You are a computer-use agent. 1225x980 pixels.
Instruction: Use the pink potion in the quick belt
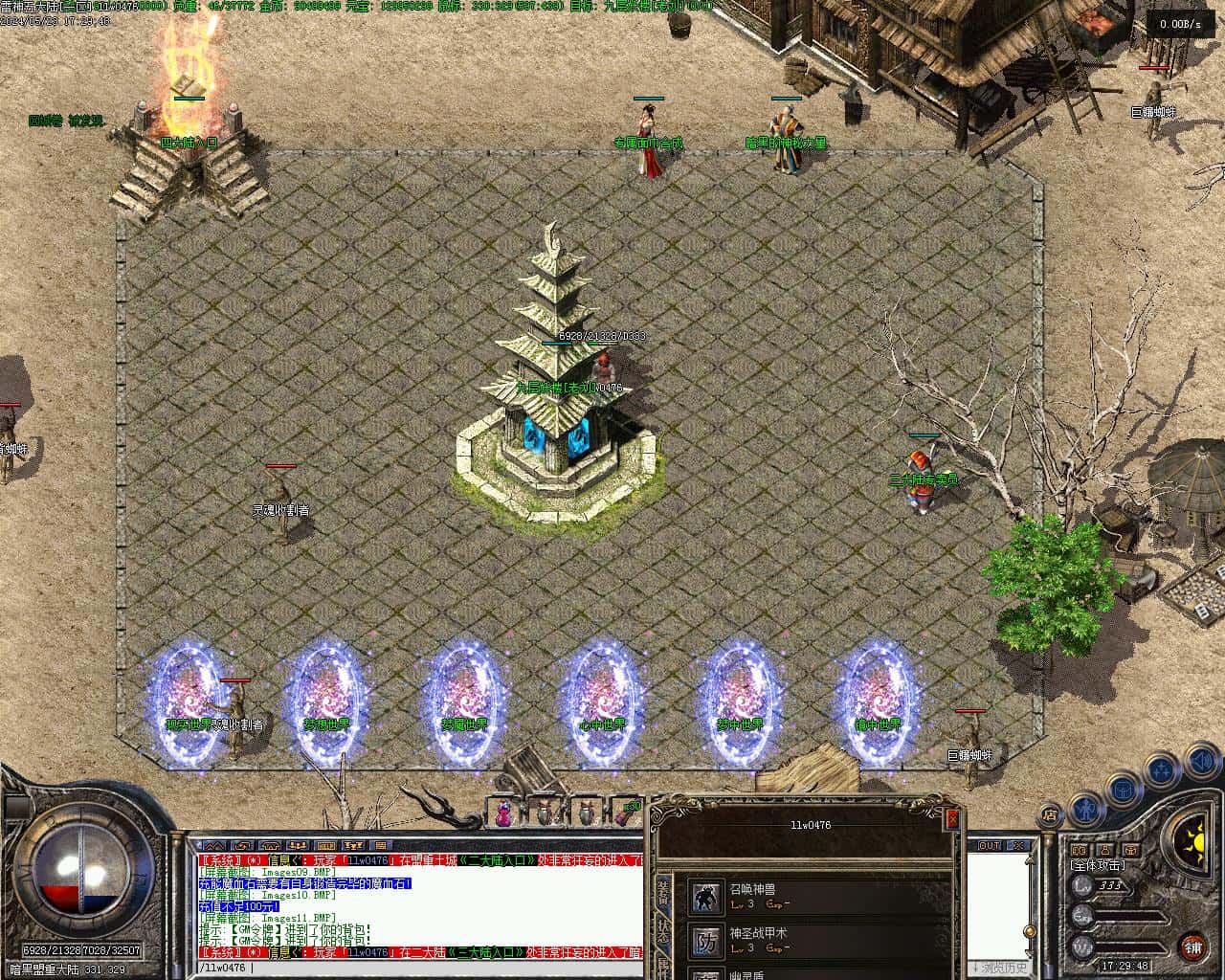click(503, 814)
